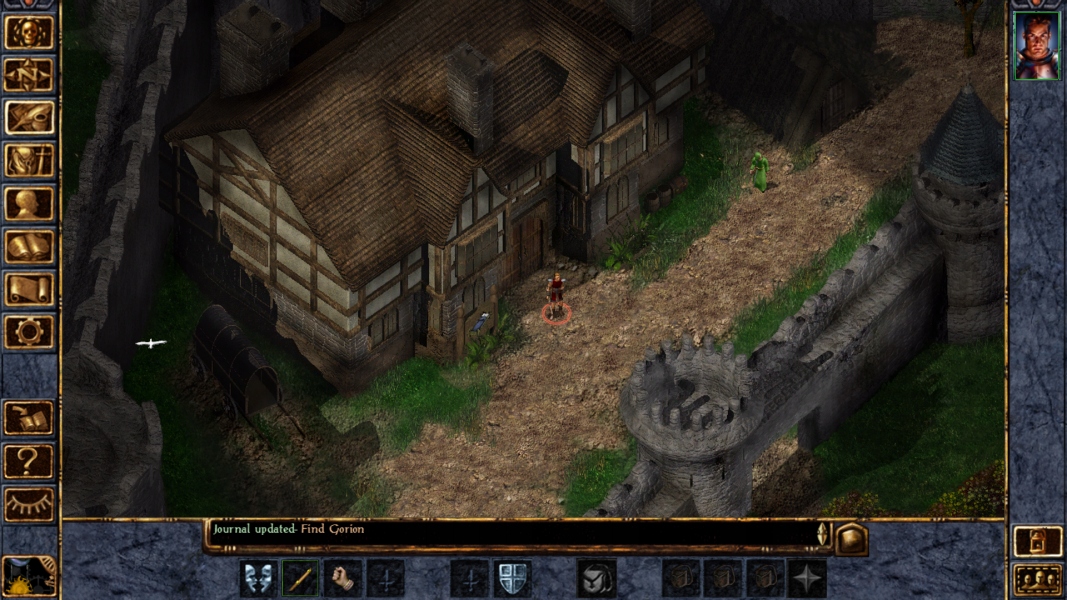Activate the shield guard action

512,579
